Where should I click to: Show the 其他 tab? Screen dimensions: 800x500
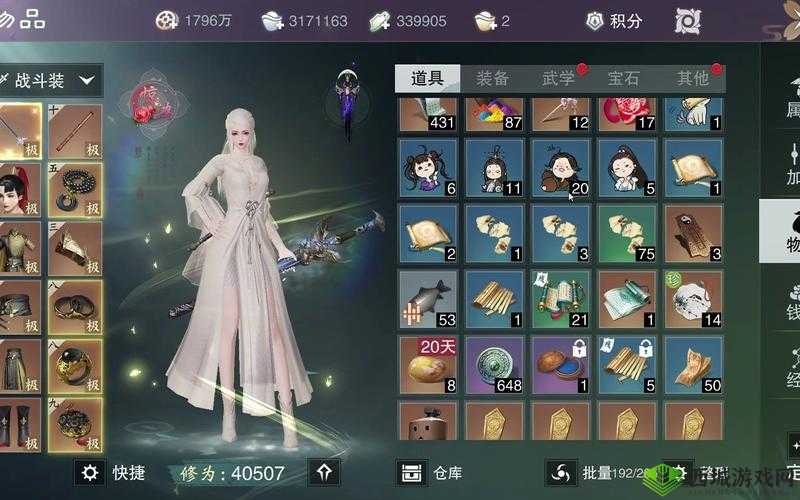(x=692, y=78)
